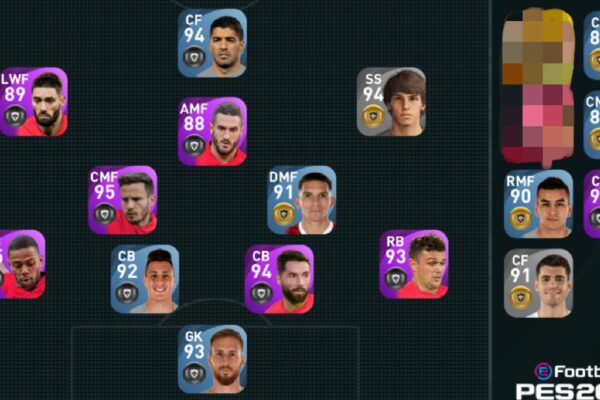This screenshot has height=400, width=600.
Task: Pick the CB 94 bearded defender card
Action: pos(279,279)
